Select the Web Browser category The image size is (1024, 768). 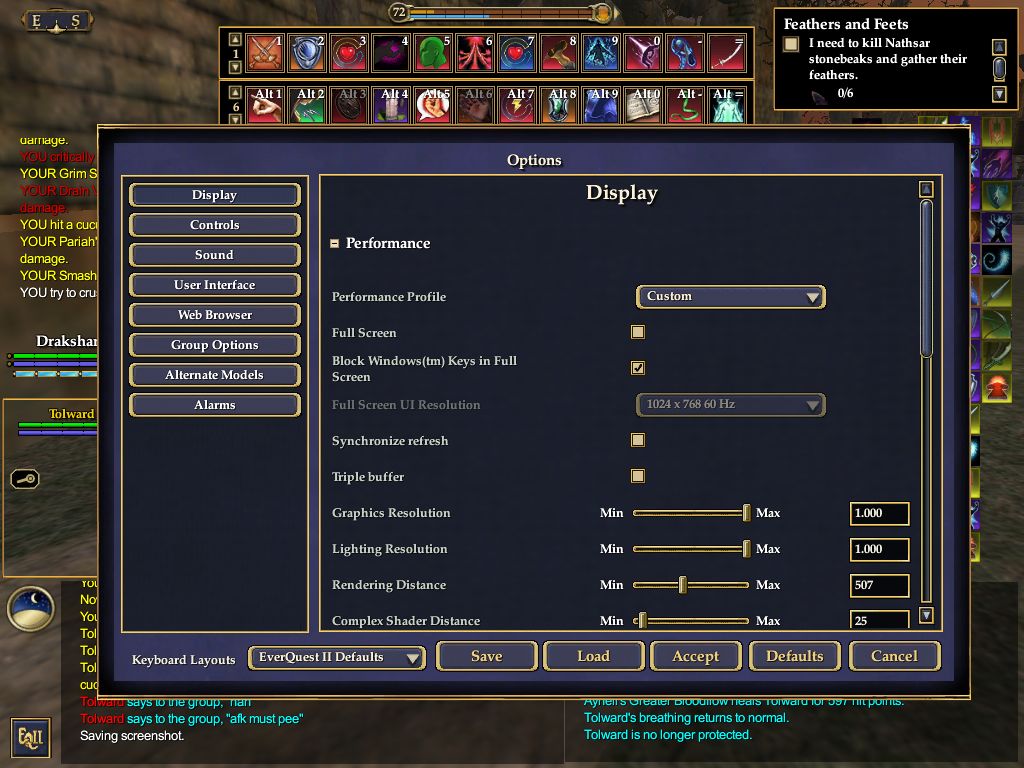(214, 315)
